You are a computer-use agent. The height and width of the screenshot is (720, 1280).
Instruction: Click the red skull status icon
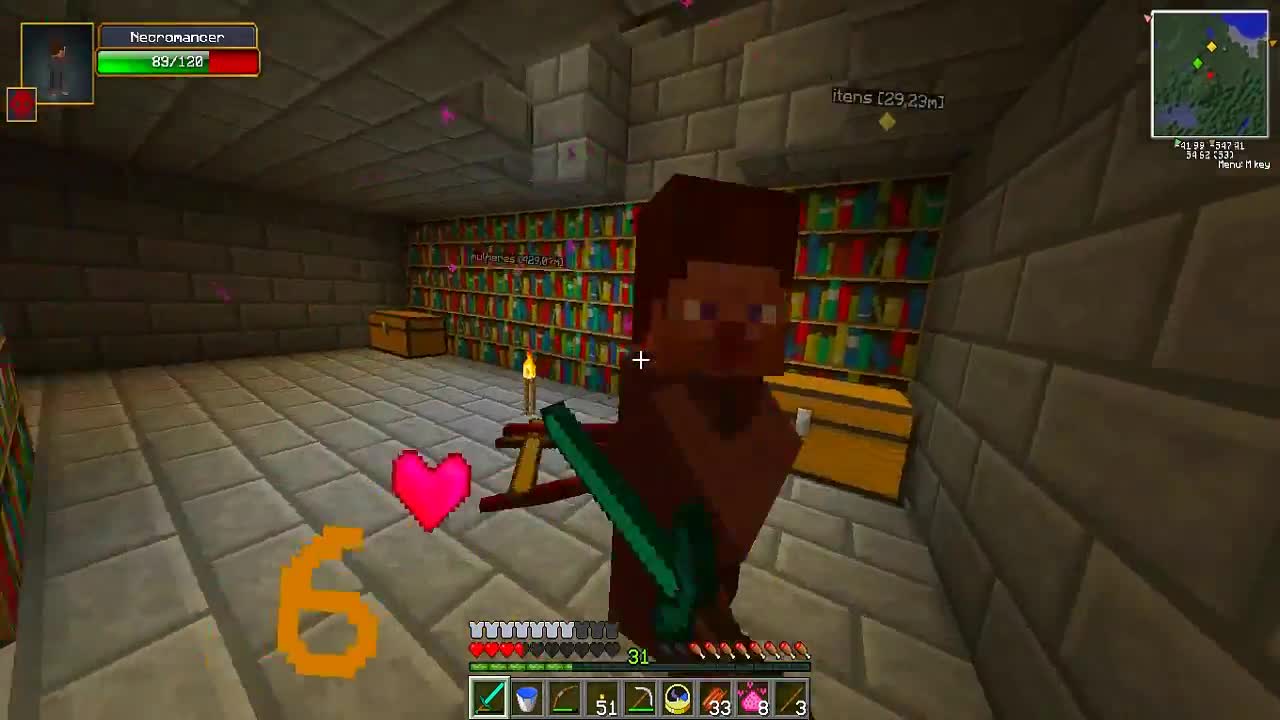[x=22, y=106]
